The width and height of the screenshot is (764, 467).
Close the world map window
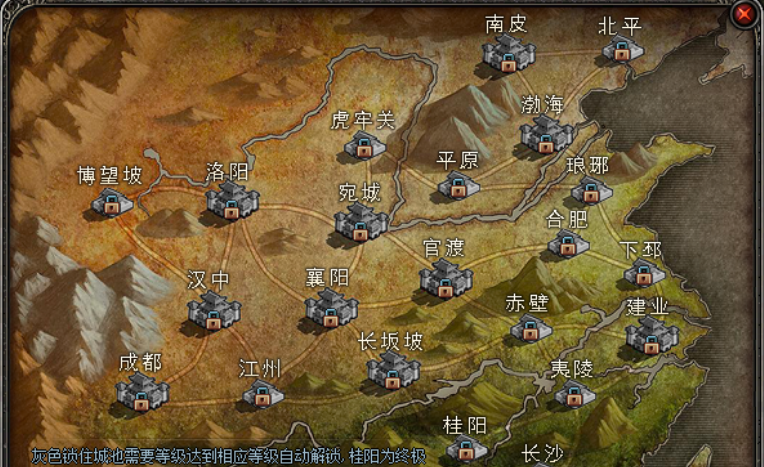(744, 14)
